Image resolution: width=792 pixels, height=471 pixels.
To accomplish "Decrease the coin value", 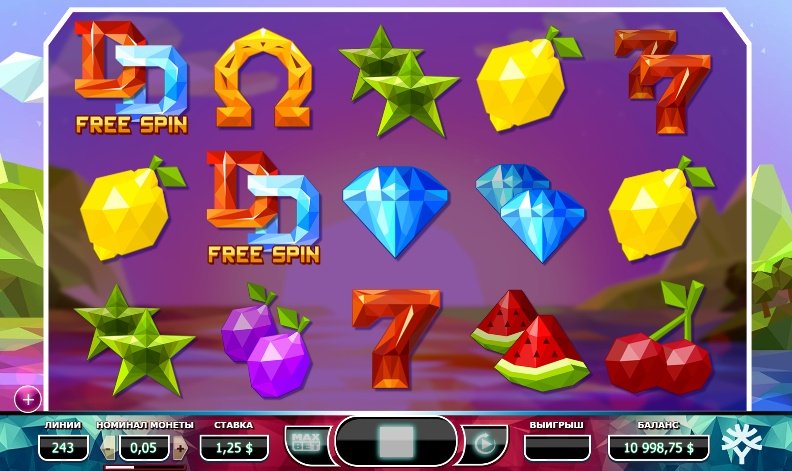I will 110,447.
